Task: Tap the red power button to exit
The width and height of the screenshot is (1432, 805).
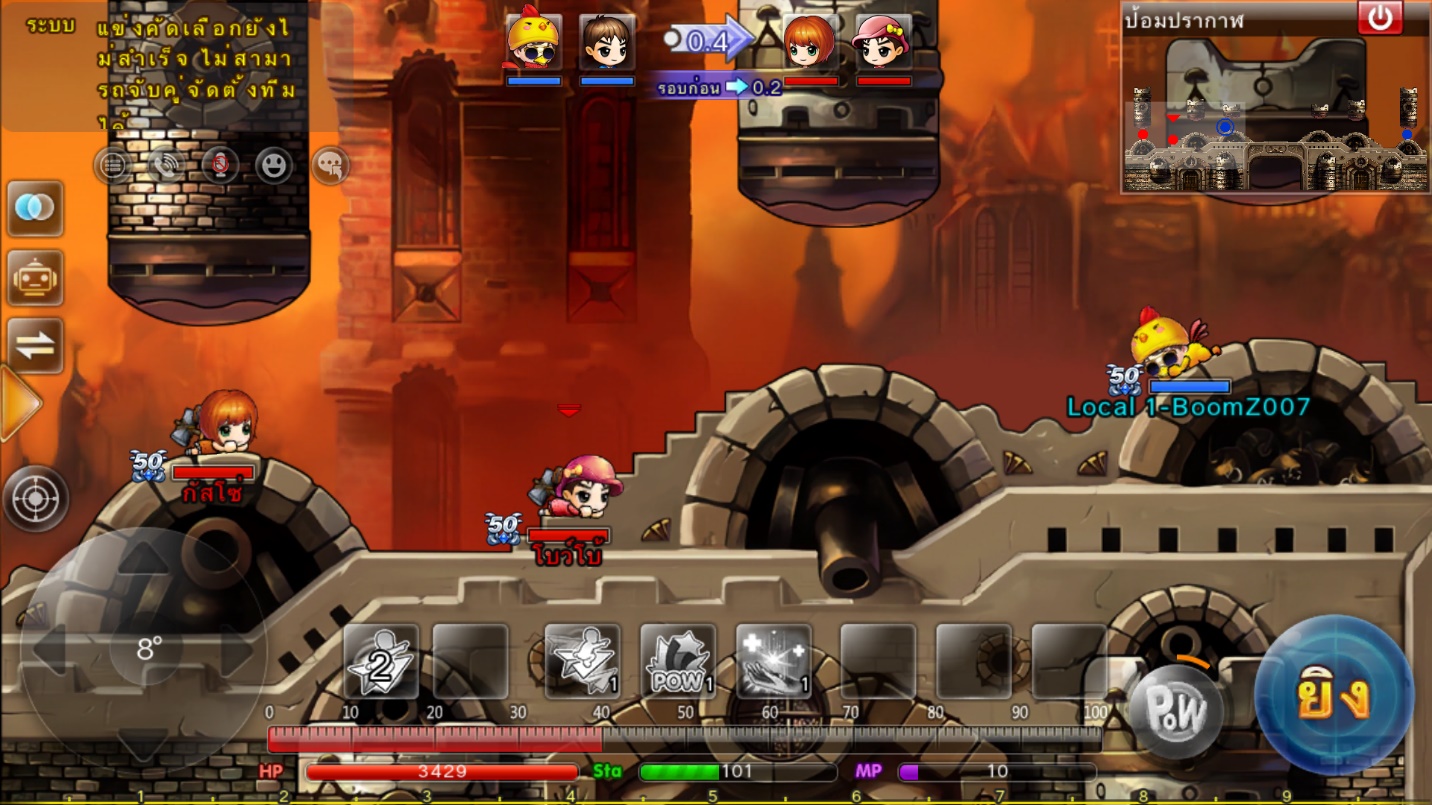Action: (x=1380, y=18)
